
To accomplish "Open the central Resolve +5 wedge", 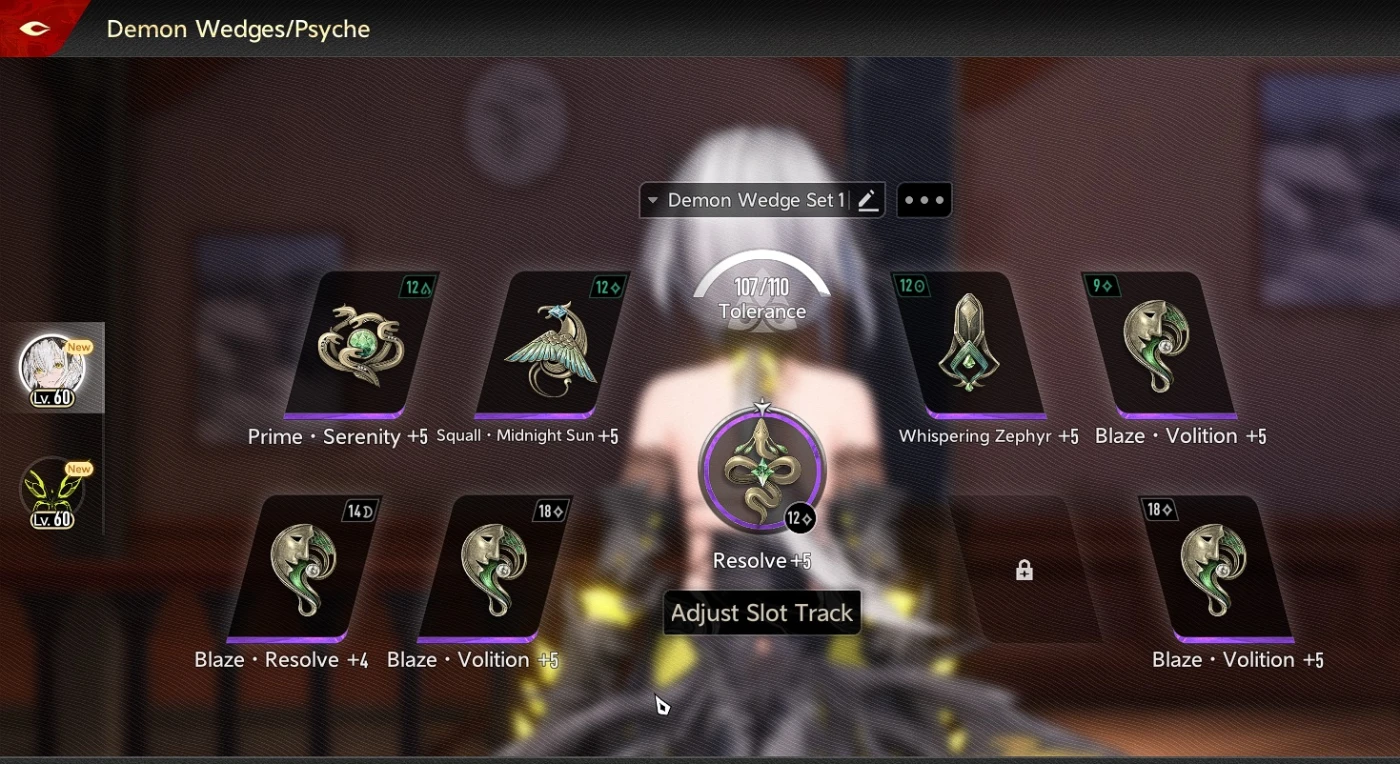I will click(x=762, y=468).
